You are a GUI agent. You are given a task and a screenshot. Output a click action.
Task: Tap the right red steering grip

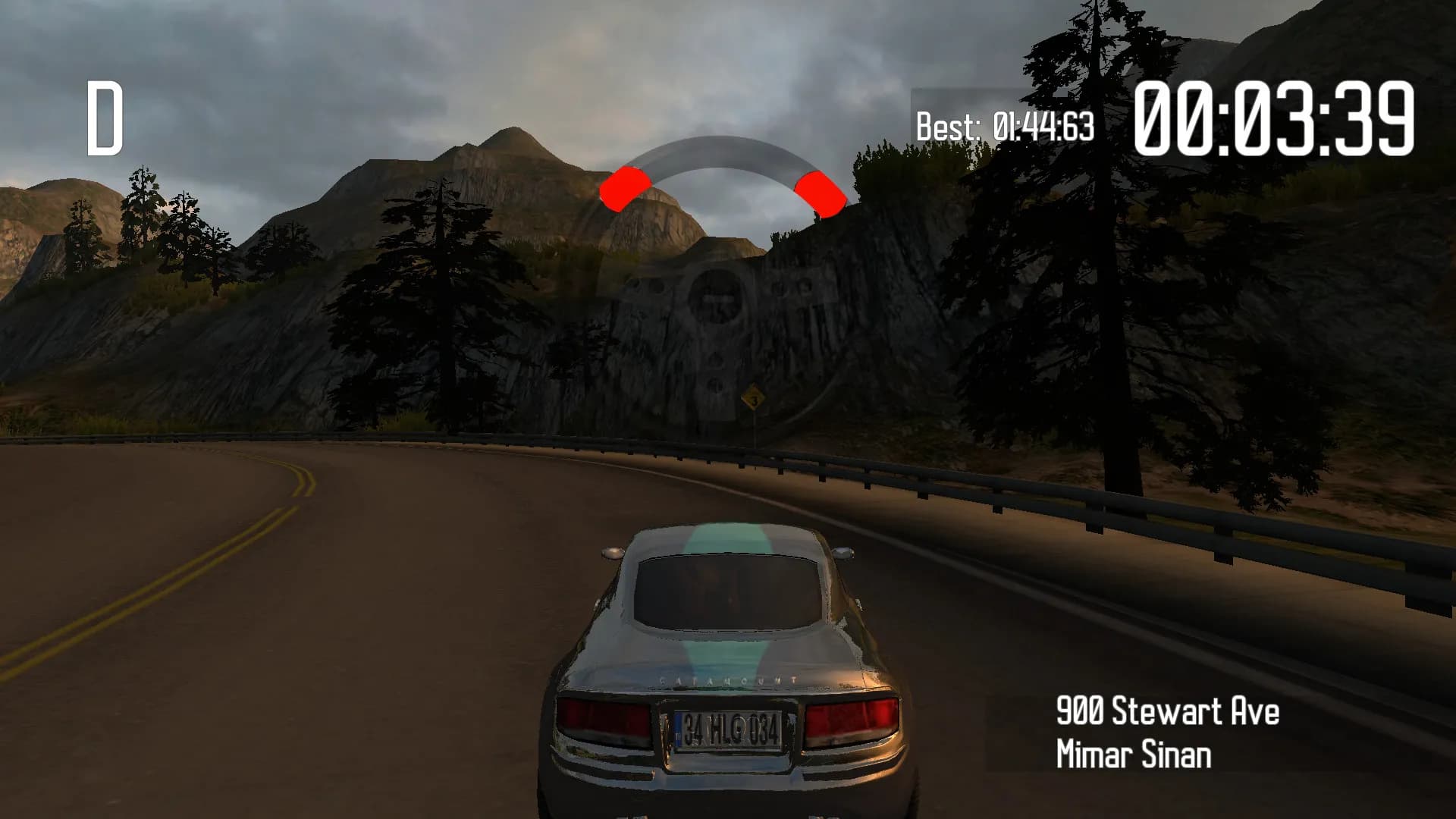pyautogui.click(x=821, y=191)
